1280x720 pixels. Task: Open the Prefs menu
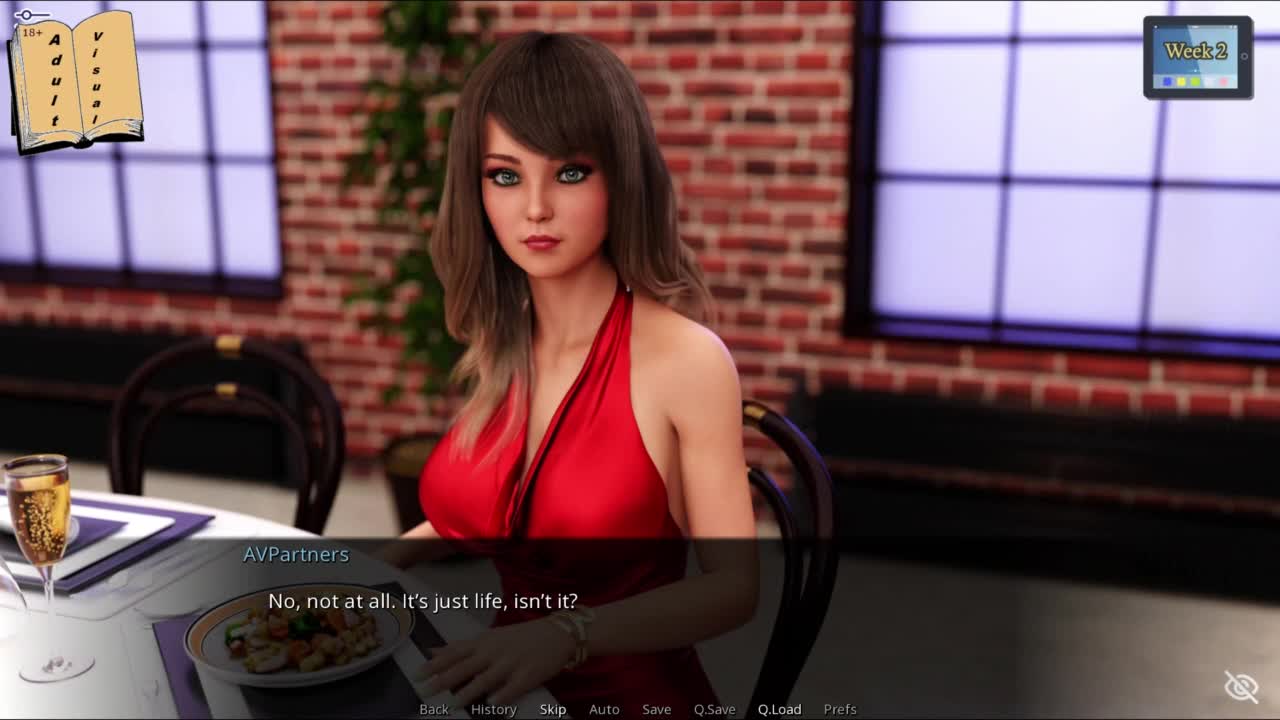(840, 709)
